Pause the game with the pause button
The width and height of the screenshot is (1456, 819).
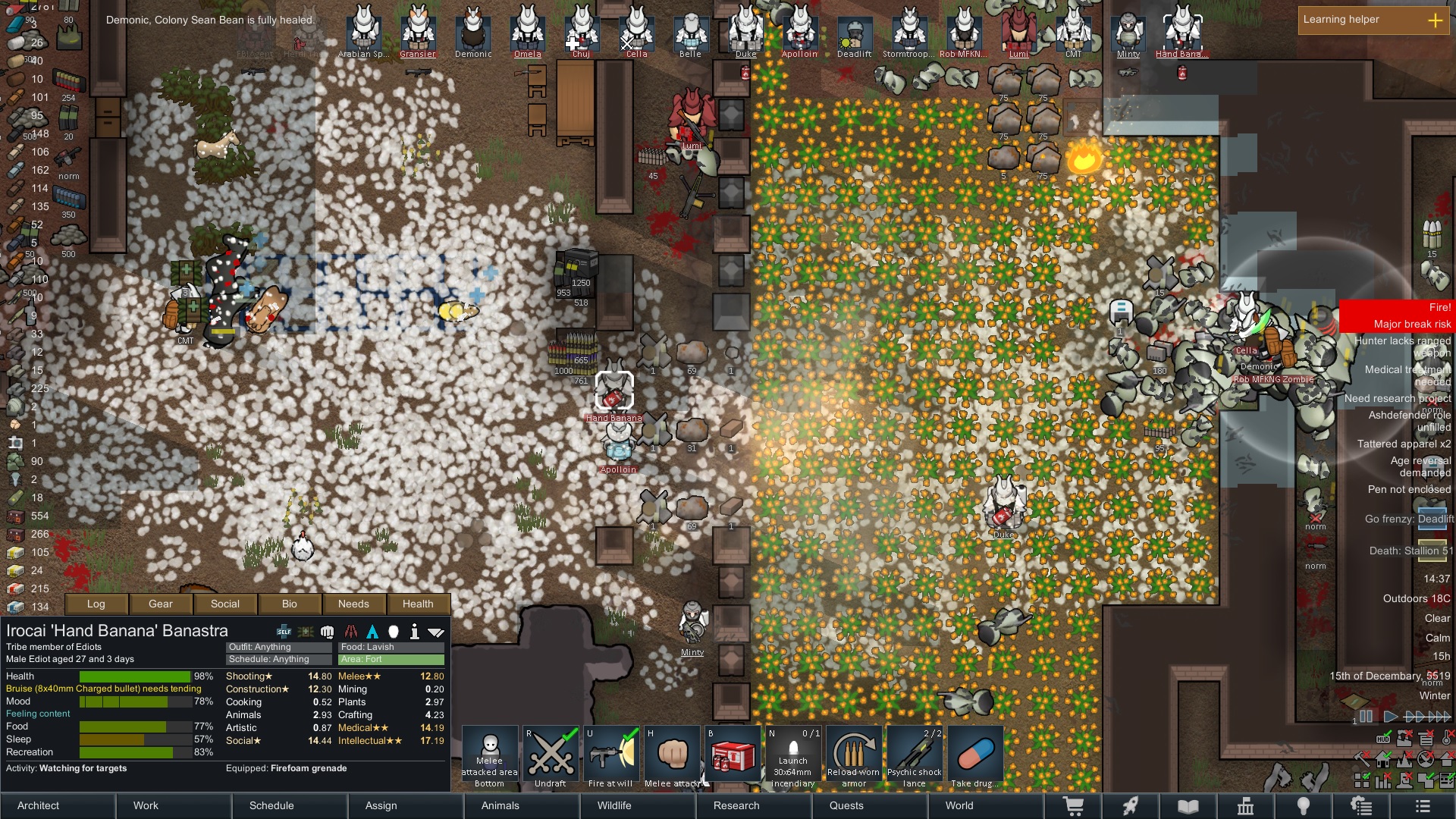1366,716
